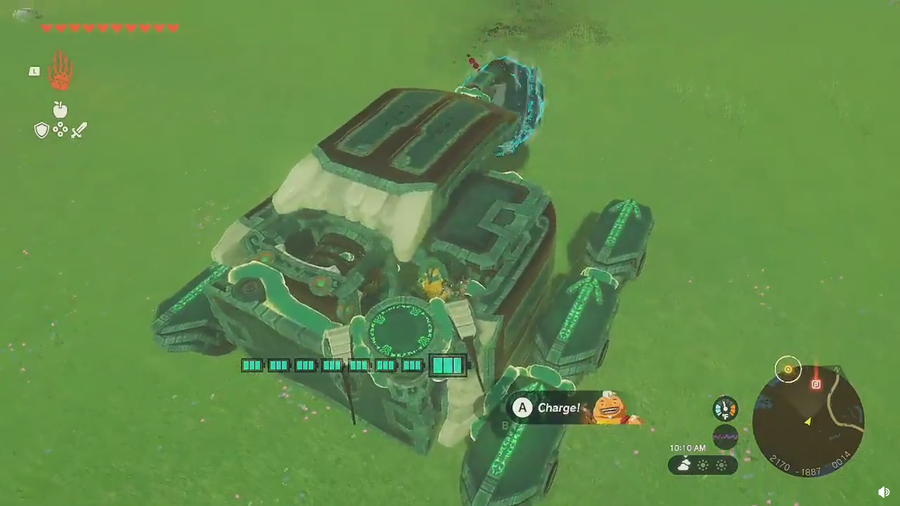Check the temperature gauge icon

(725, 409)
